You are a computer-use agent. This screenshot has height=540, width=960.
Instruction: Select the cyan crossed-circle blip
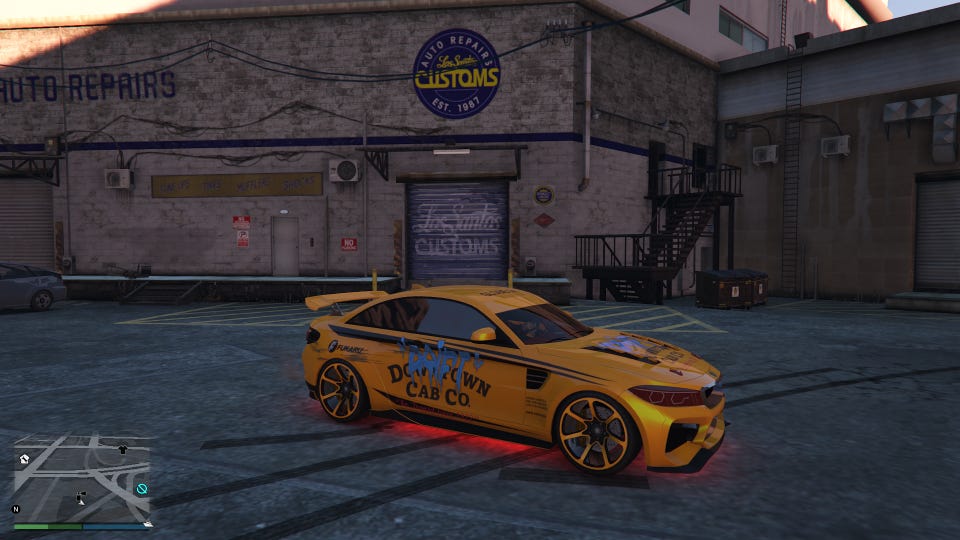[142, 489]
